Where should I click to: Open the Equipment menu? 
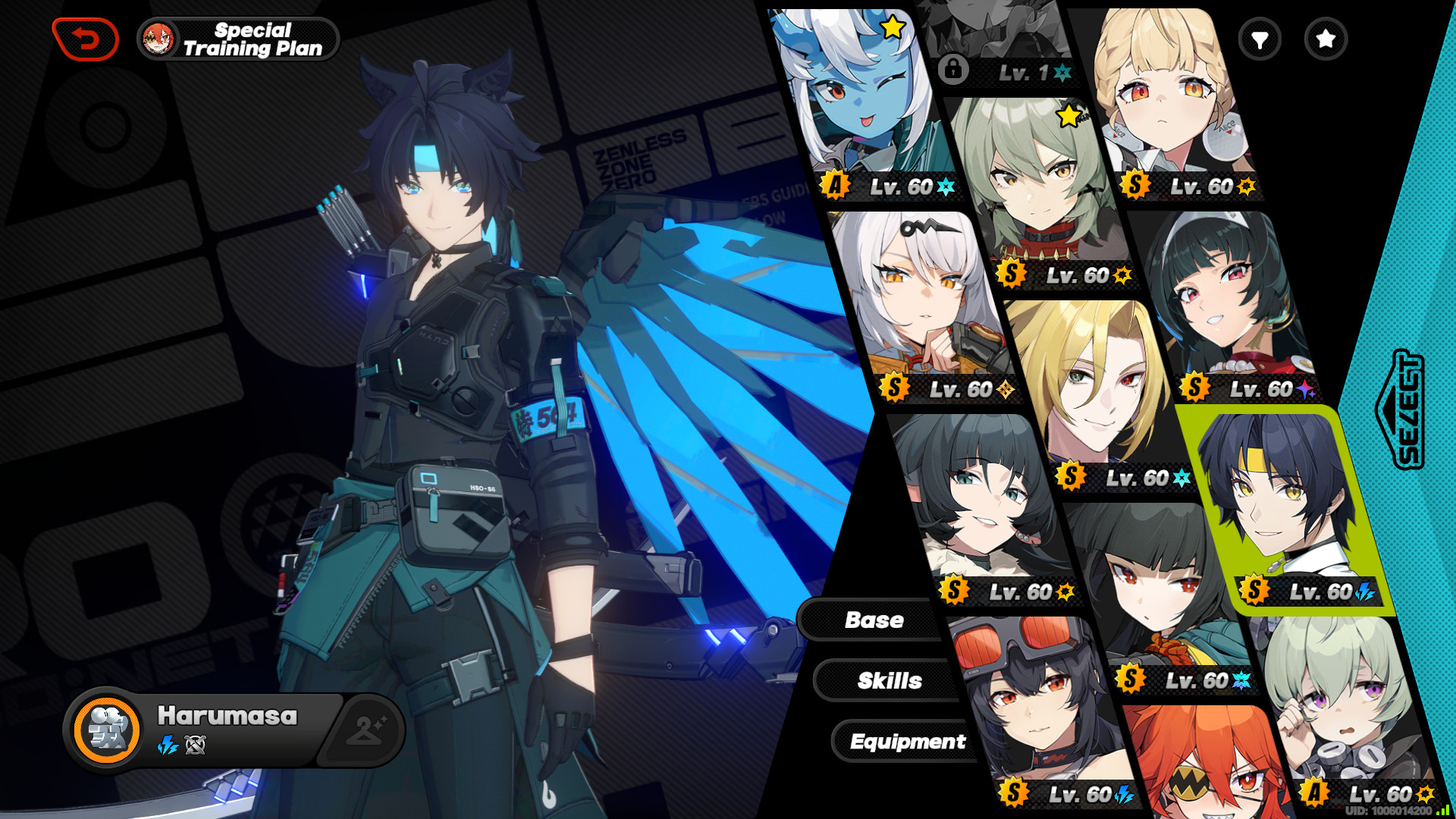908,742
